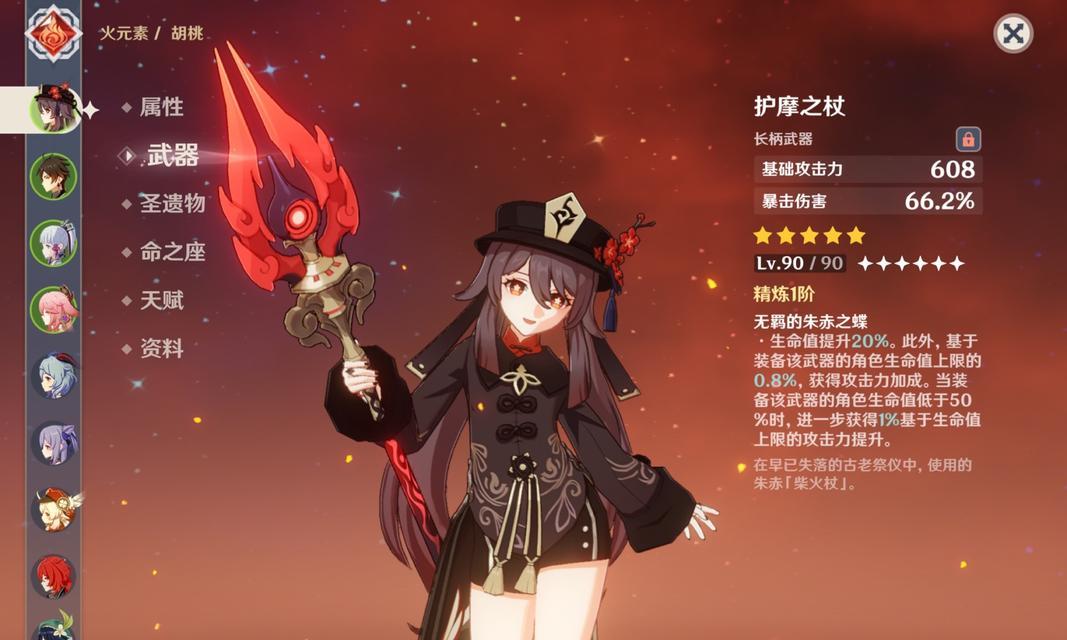Switch to Klee's portrait
This screenshot has height=640, width=1067.
[x=53, y=509]
